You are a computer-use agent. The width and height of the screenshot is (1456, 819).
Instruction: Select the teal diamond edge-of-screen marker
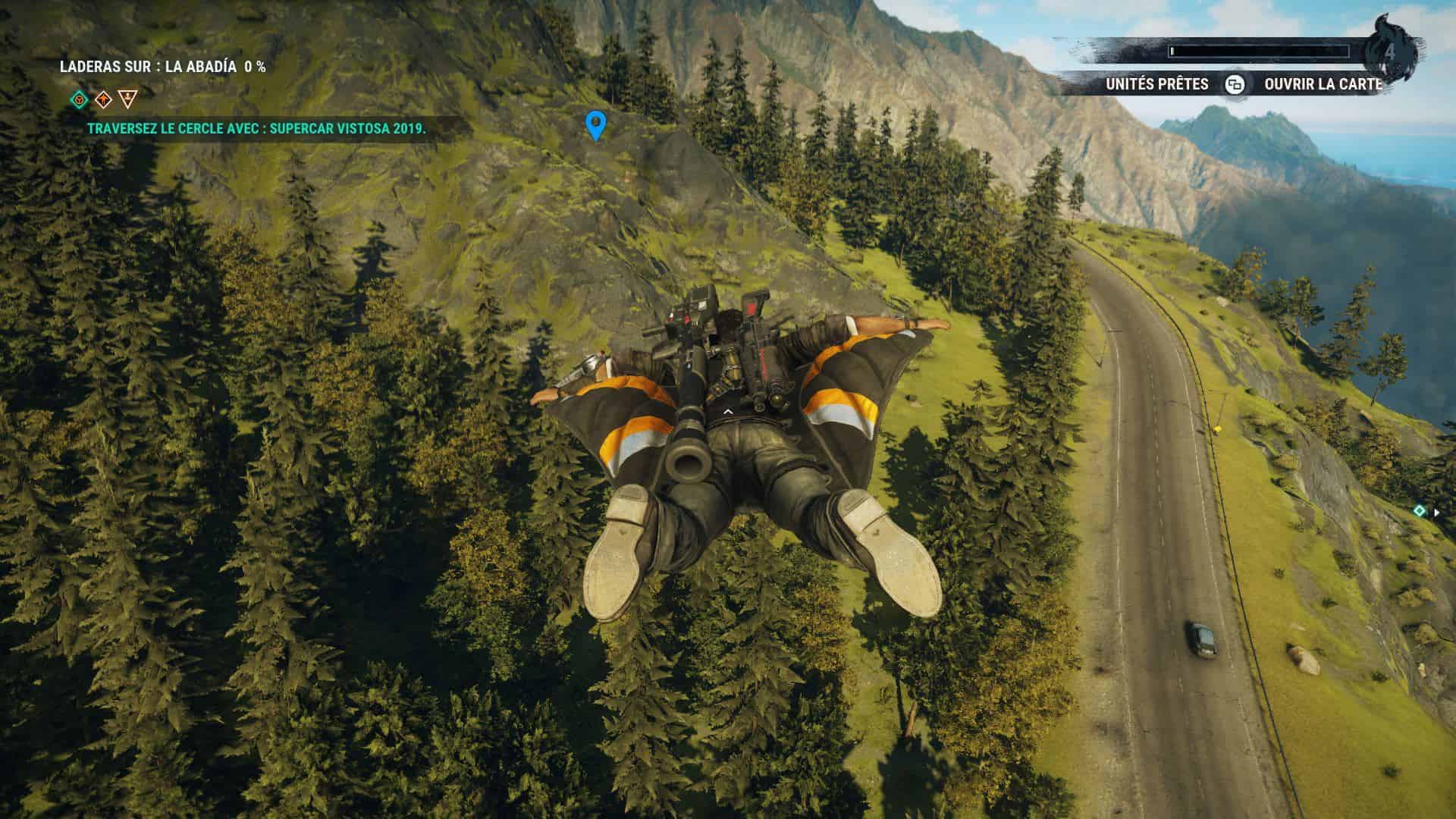1420,512
